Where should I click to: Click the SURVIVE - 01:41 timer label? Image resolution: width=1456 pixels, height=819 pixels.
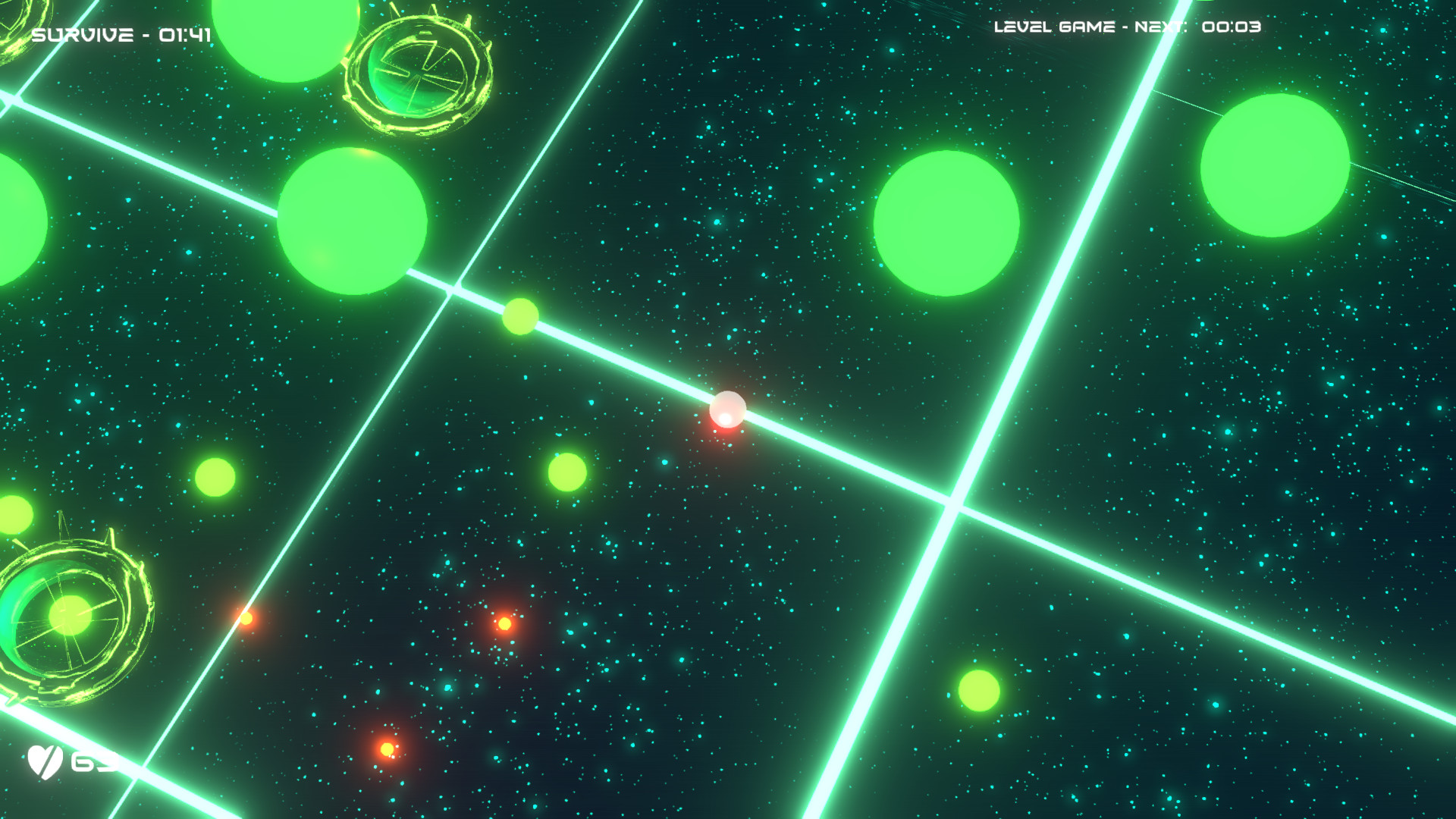click(121, 33)
